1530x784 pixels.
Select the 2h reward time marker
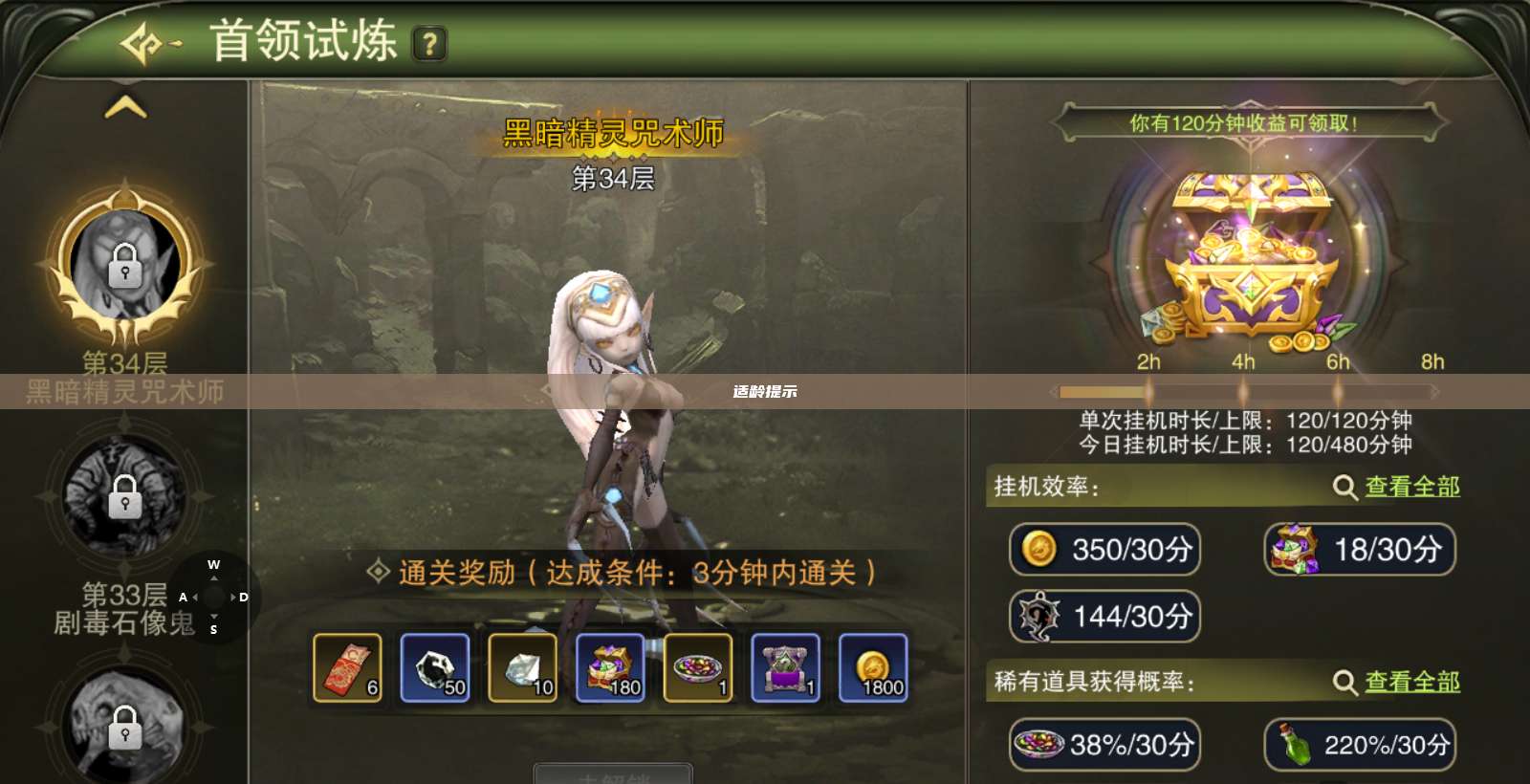pyautogui.click(x=1147, y=362)
